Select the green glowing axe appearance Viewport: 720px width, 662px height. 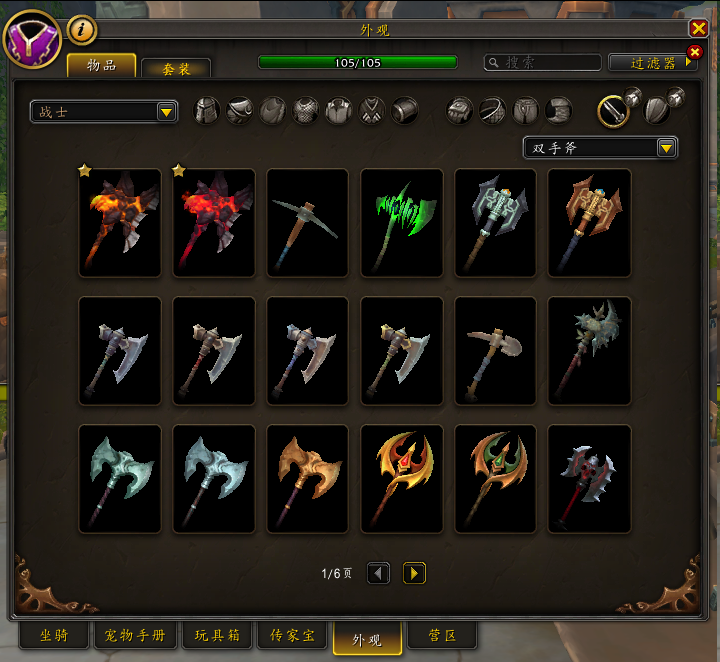401,222
